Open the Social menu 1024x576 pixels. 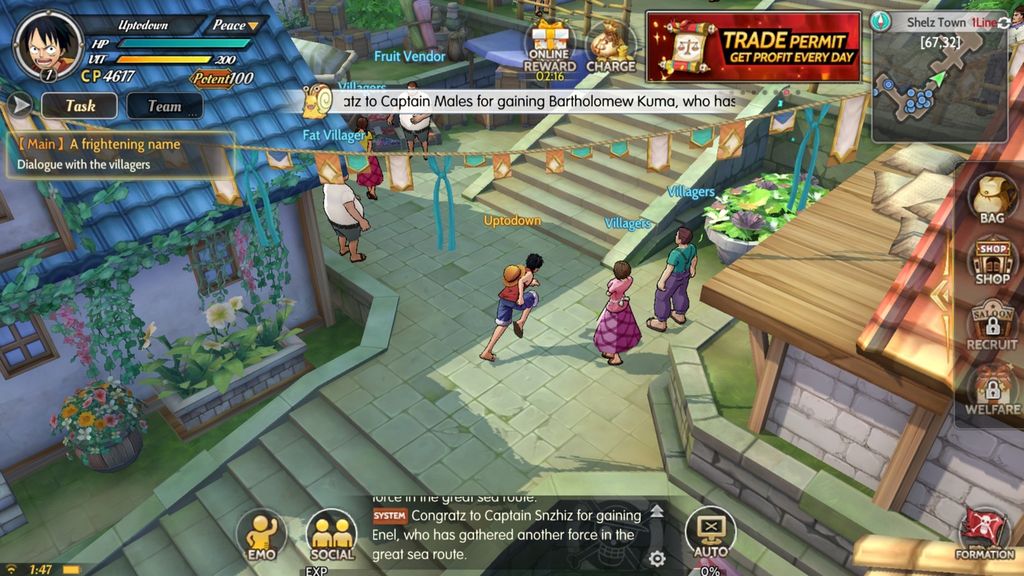click(x=331, y=535)
